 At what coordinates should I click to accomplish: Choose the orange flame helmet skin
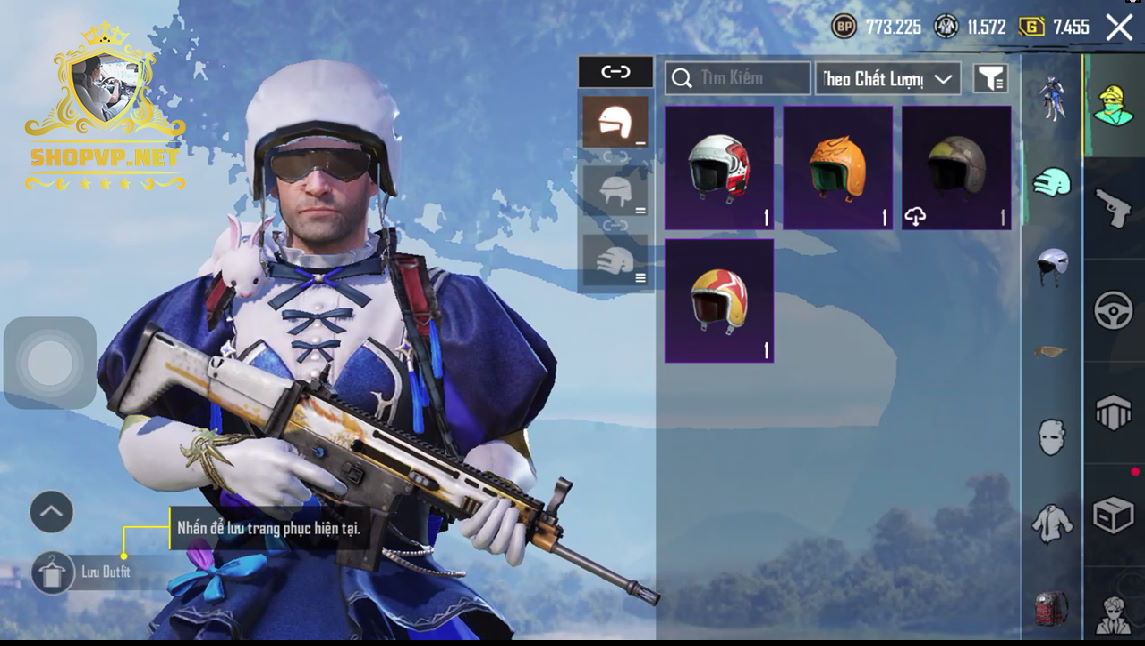(838, 168)
